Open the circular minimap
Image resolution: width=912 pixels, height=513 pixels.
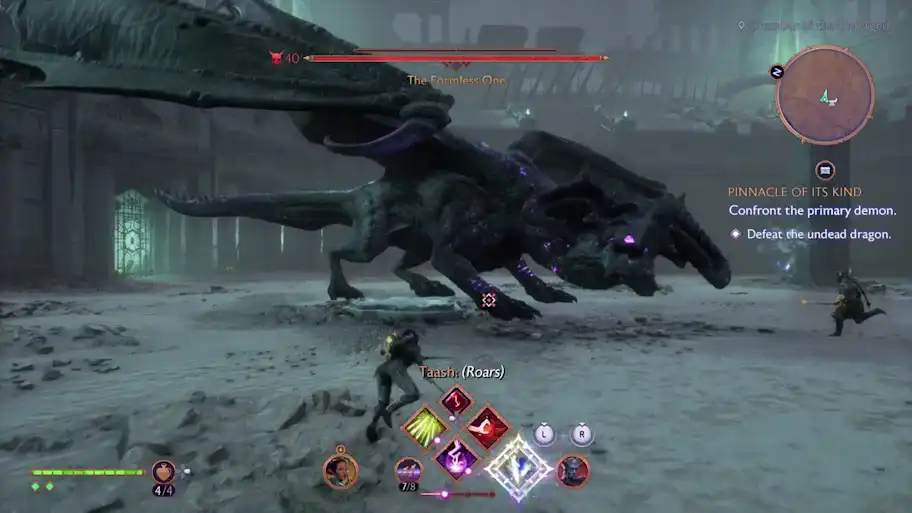coord(825,96)
